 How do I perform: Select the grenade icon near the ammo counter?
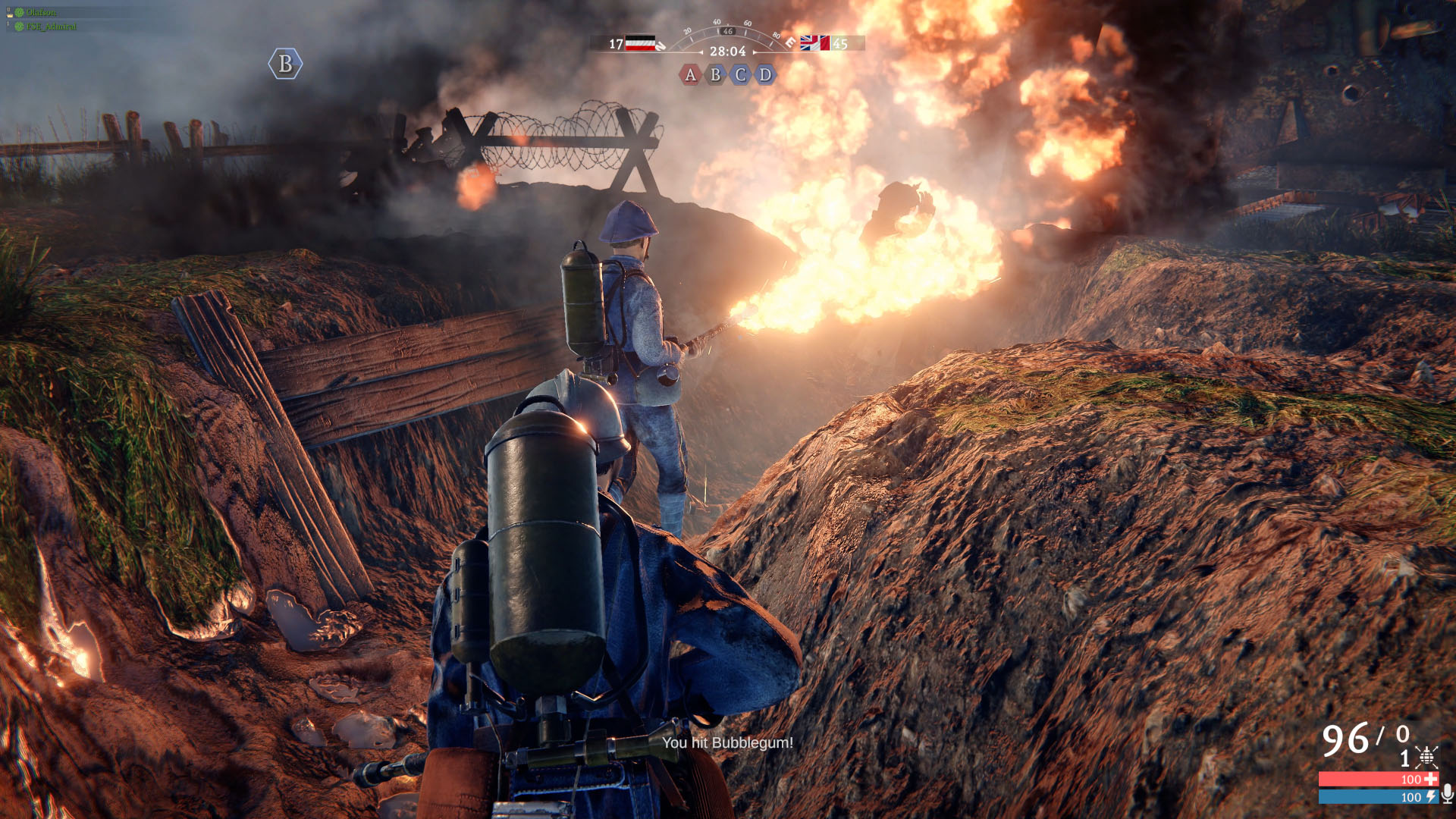(x=1426, y=758)
